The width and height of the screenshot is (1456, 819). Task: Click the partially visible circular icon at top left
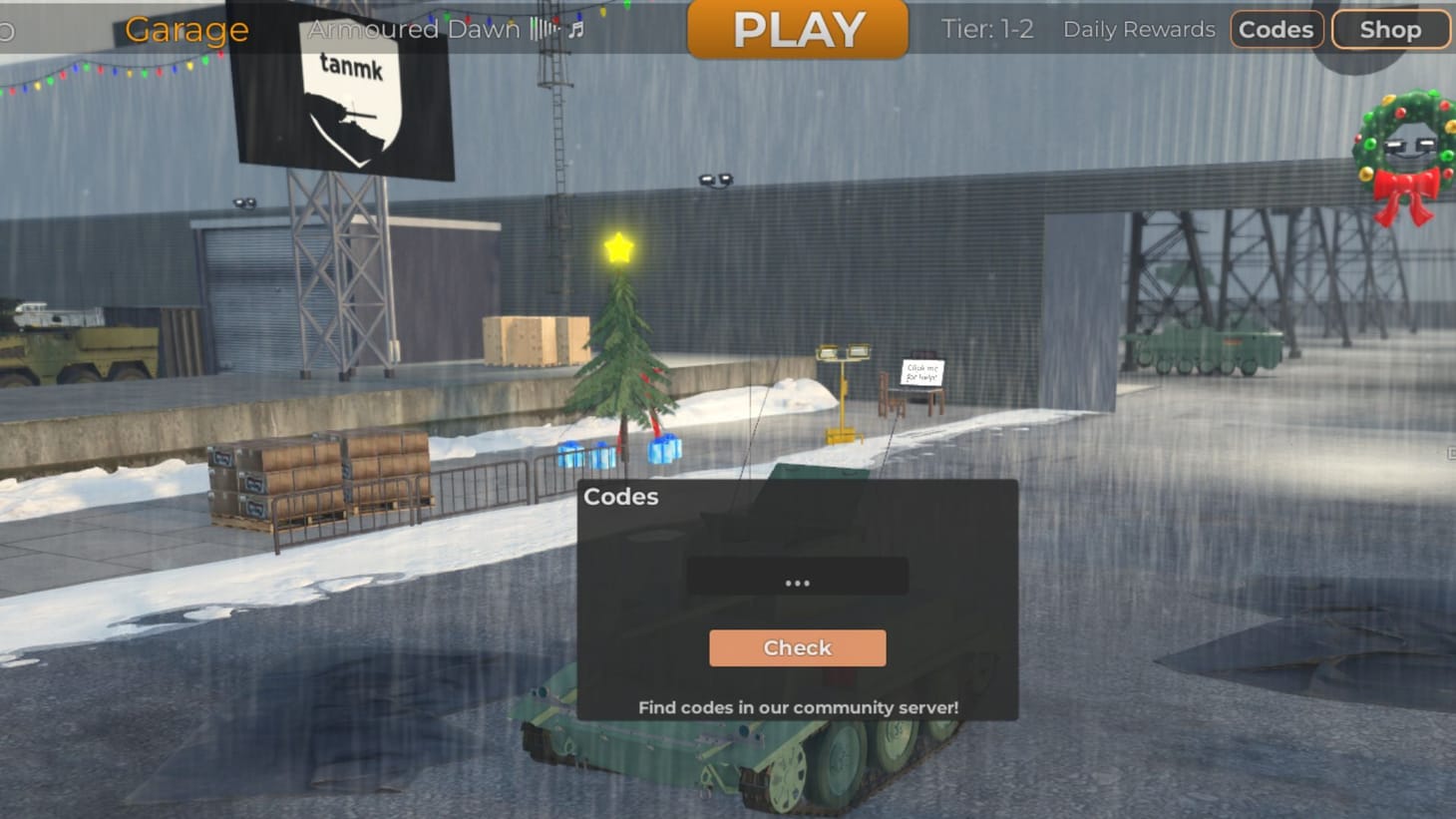(x=5, y=29)
